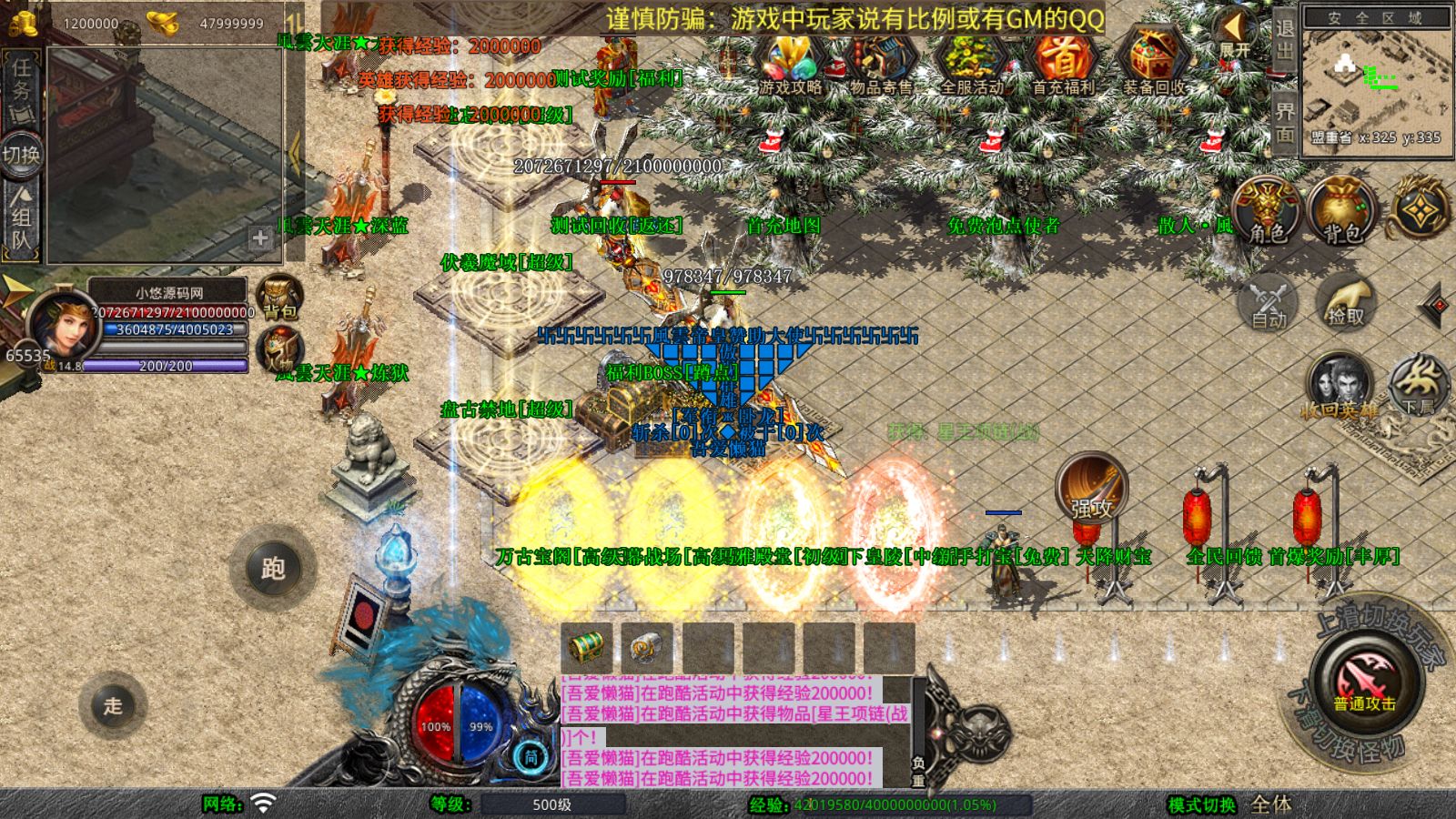Activate the 强攻 strong attack skill
Image resolution: width=1456 pixels, height=819 pixels.
(1091, 490)
